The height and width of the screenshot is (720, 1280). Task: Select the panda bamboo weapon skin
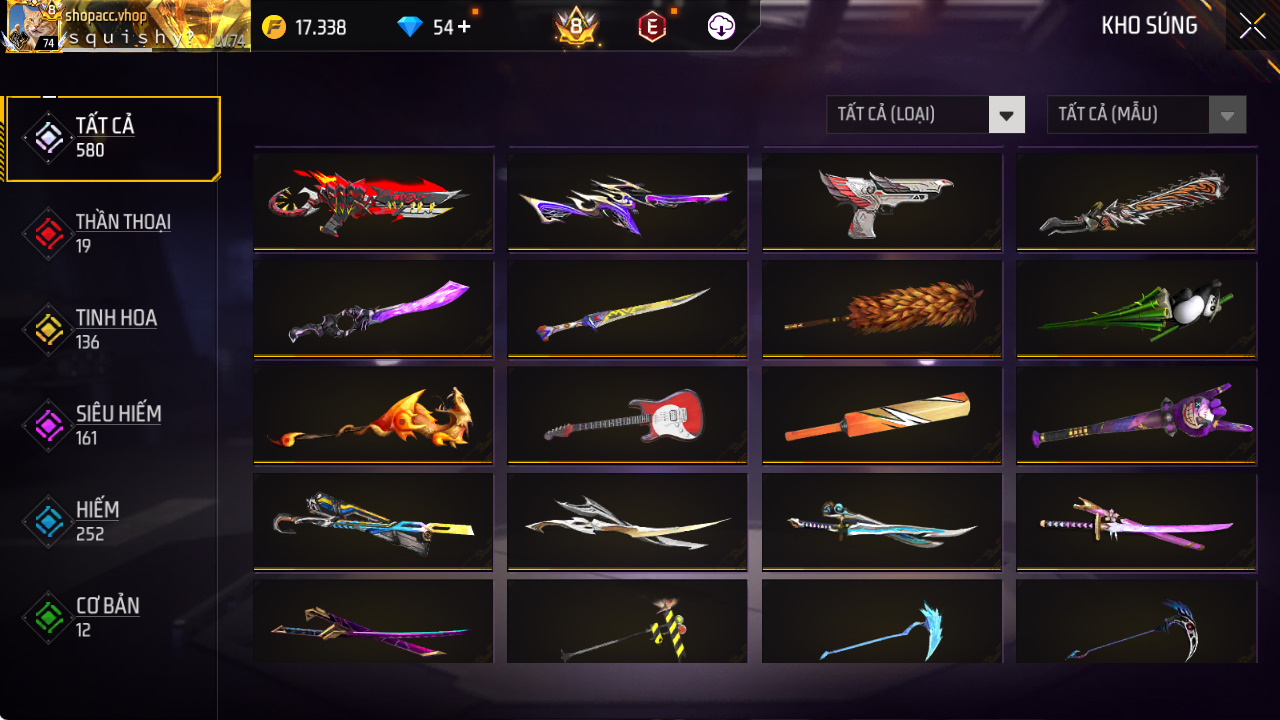1136,307
